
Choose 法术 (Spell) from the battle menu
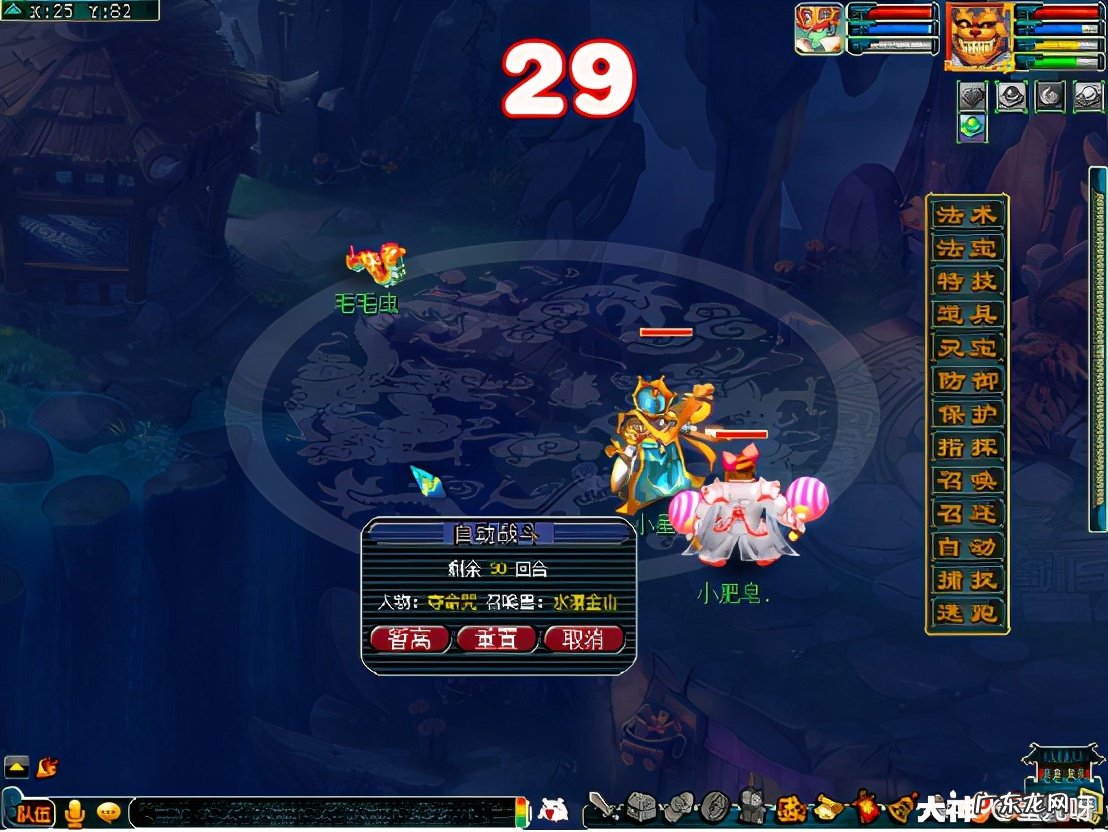965,215
